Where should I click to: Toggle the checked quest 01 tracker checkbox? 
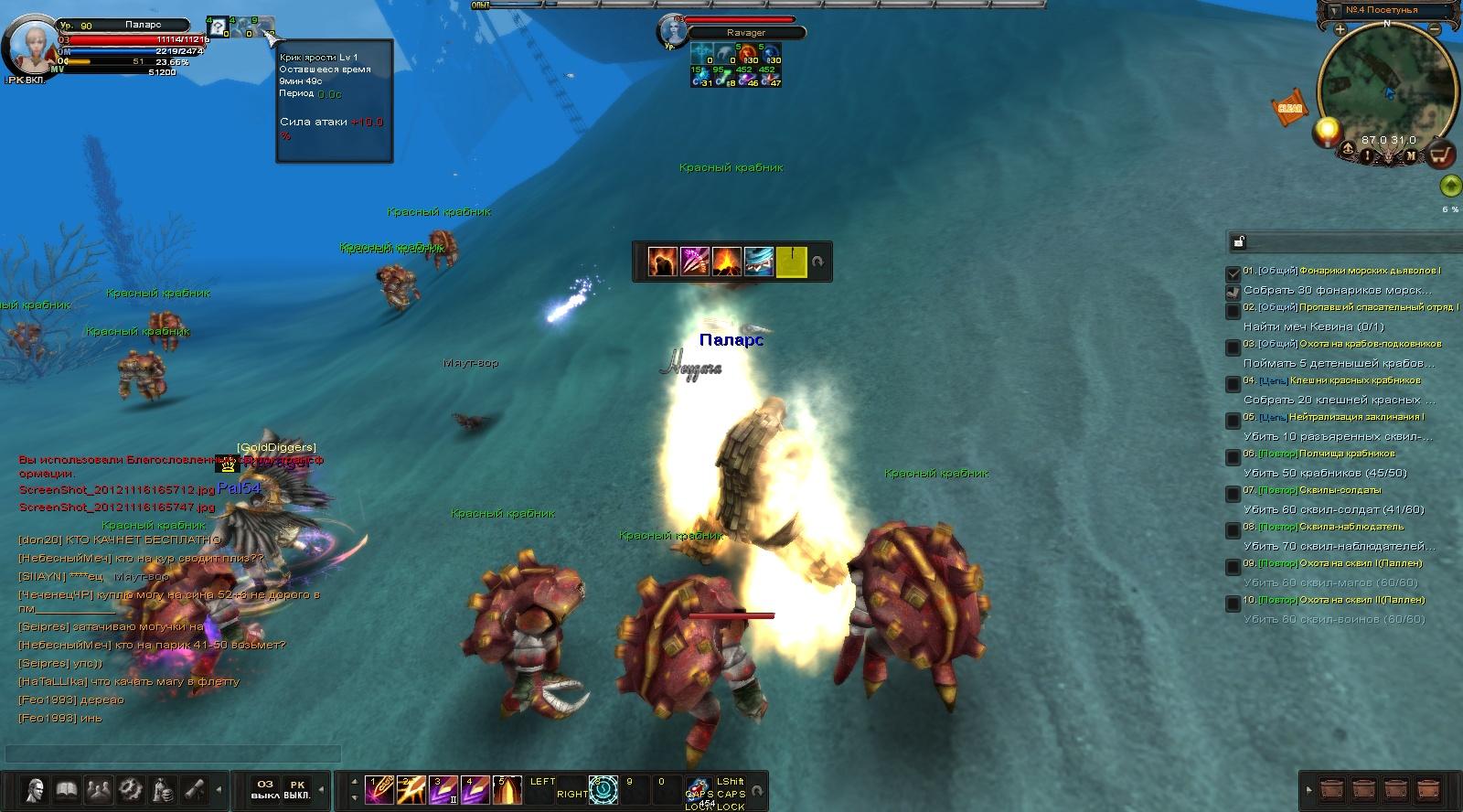pyautogui.click(x=1233, y=272)
